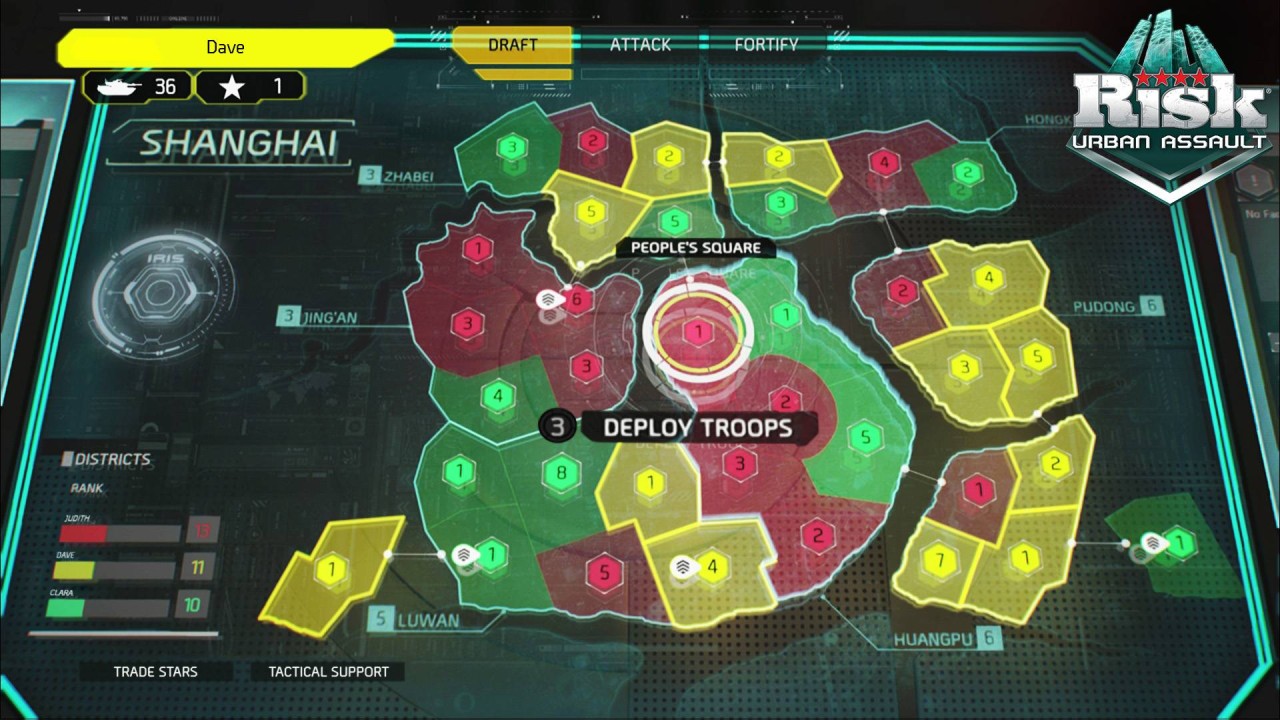
Task: Select the yellow territory holding 7 troops
Action: click(x=939, y=559)
